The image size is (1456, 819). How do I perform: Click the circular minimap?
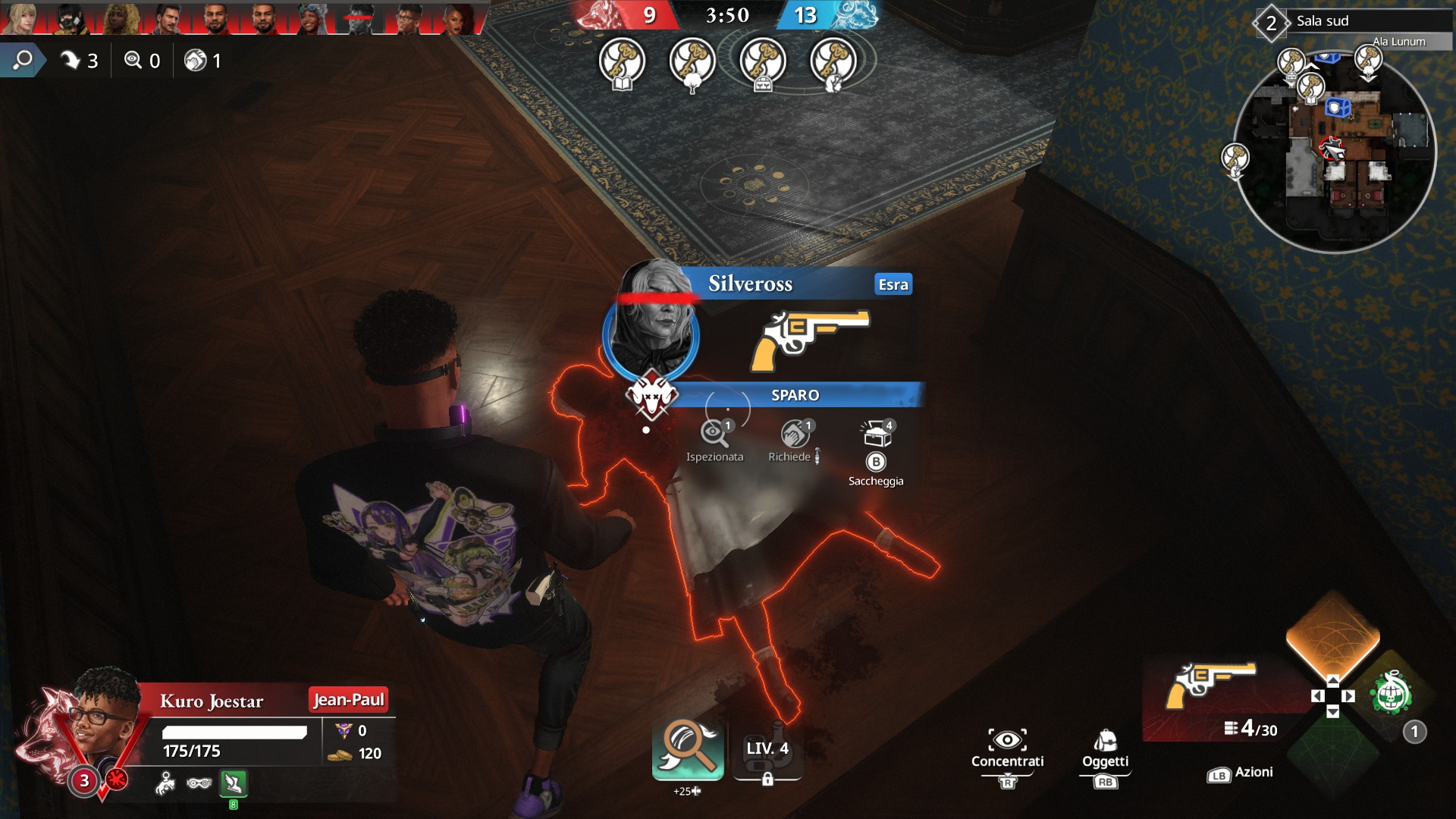tap(1335, 152)
